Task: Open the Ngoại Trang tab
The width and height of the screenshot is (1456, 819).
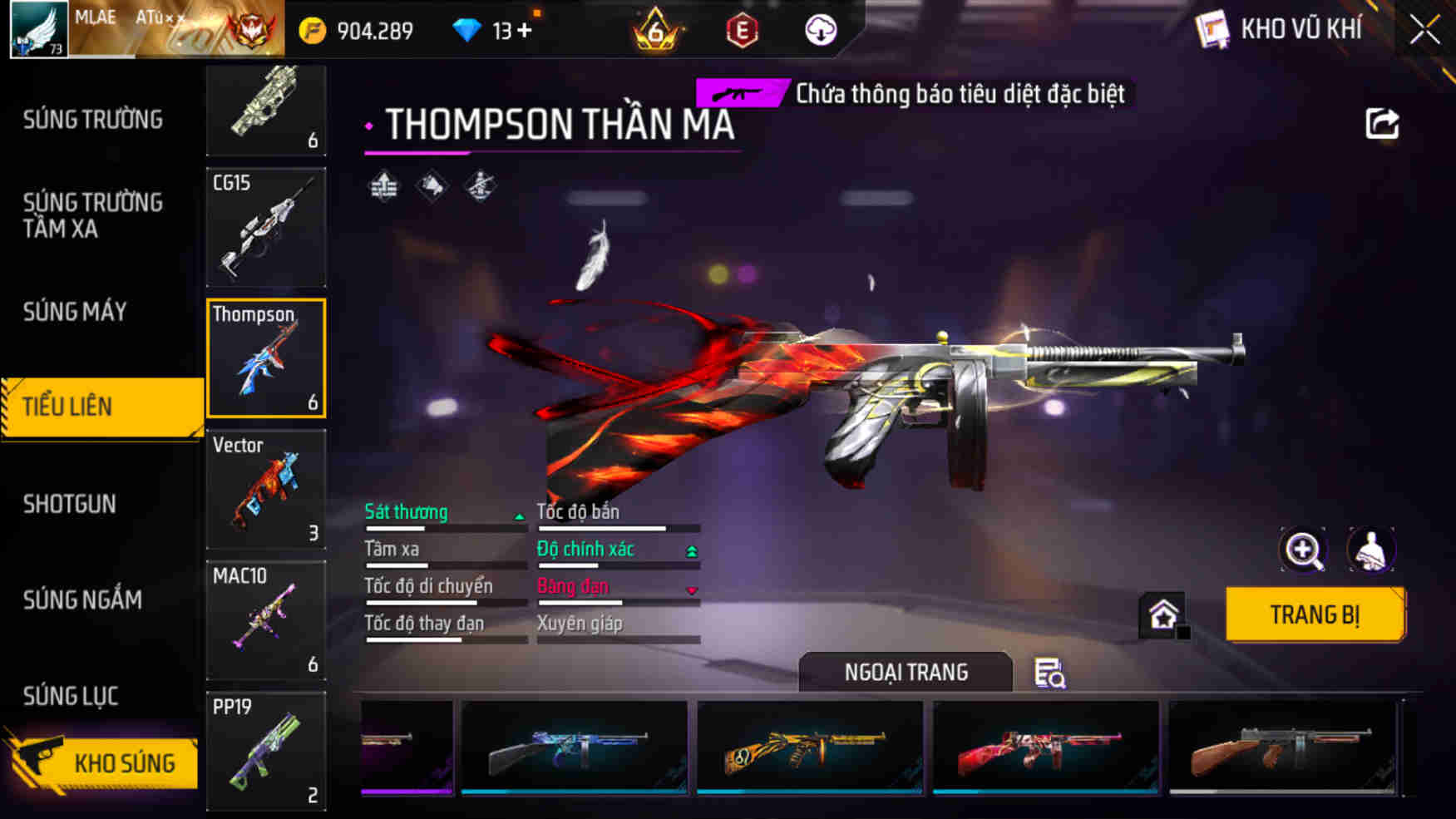Action: click(x=906, y=672)
